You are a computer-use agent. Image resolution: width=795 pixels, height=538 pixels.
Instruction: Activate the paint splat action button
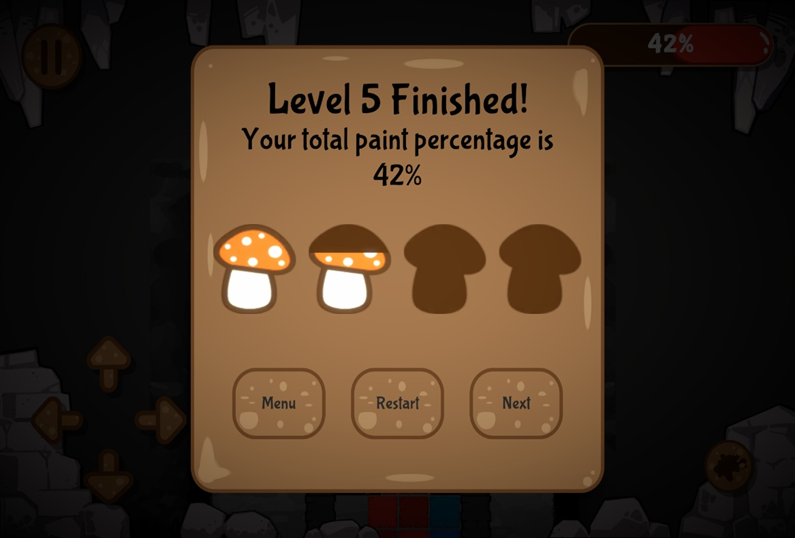(729, 466)
